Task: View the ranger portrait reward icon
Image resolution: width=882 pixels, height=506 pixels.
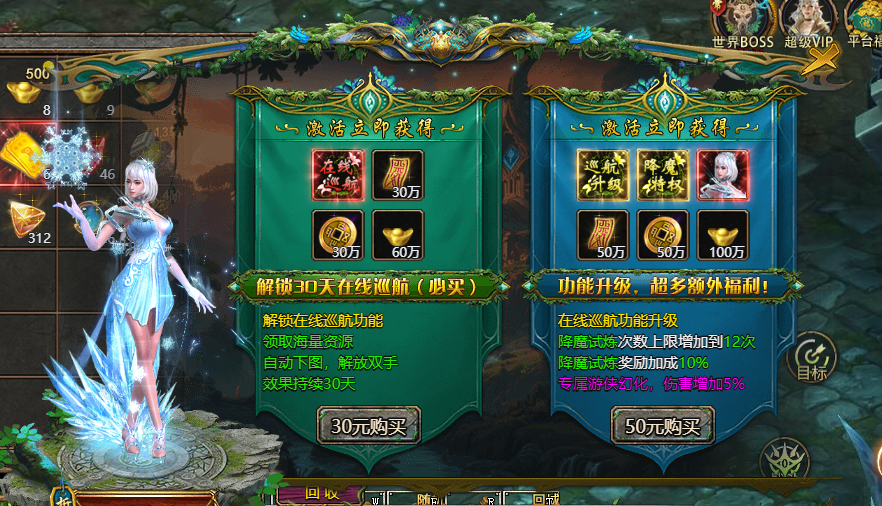Action: pos(722,175)
